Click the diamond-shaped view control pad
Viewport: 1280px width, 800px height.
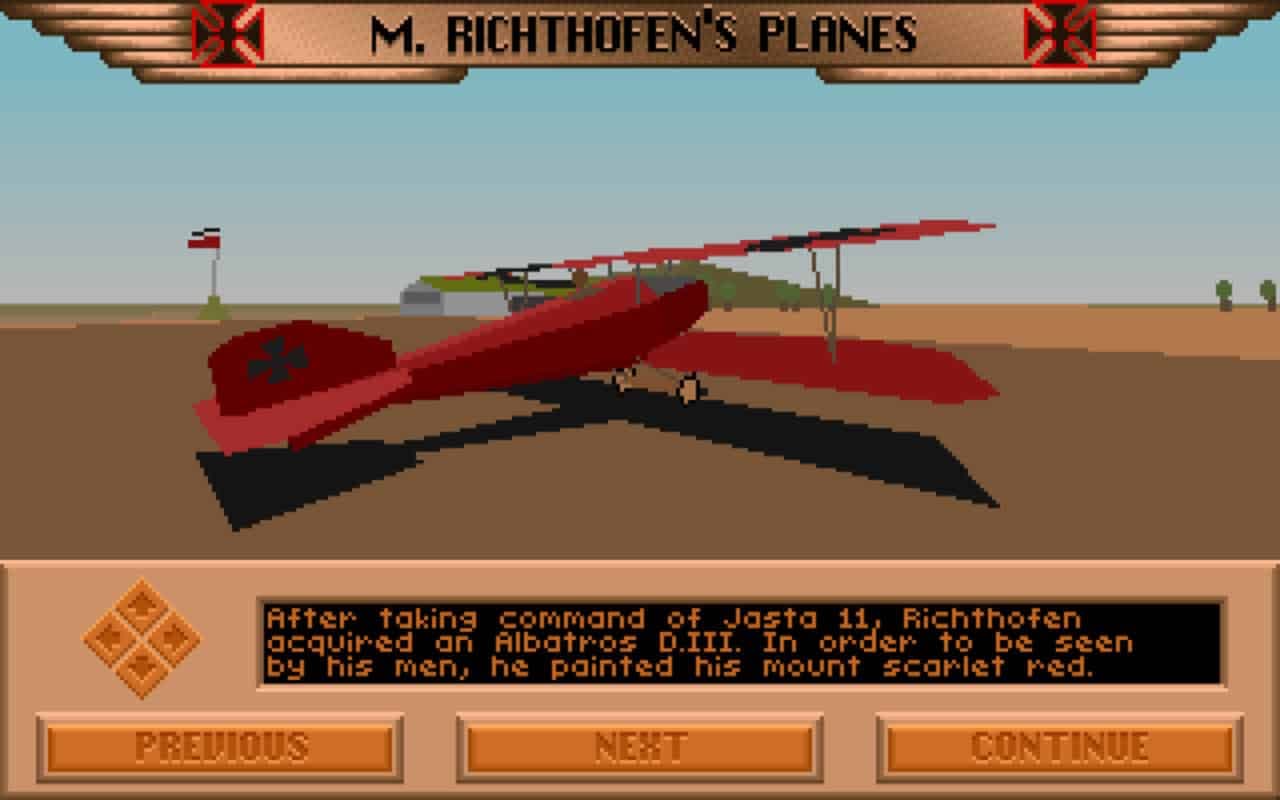pyautogui.click(x=143, y=635)
